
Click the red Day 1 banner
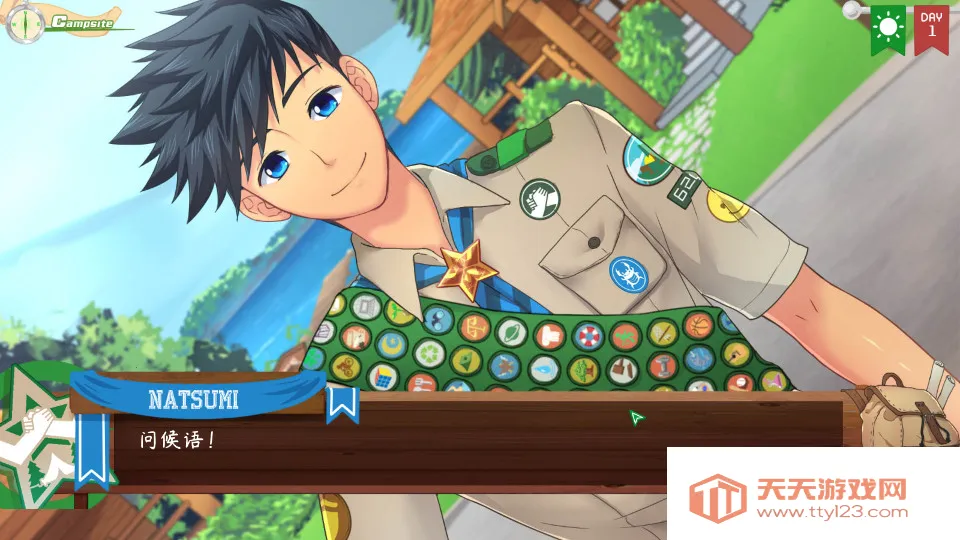coord(931,26)
